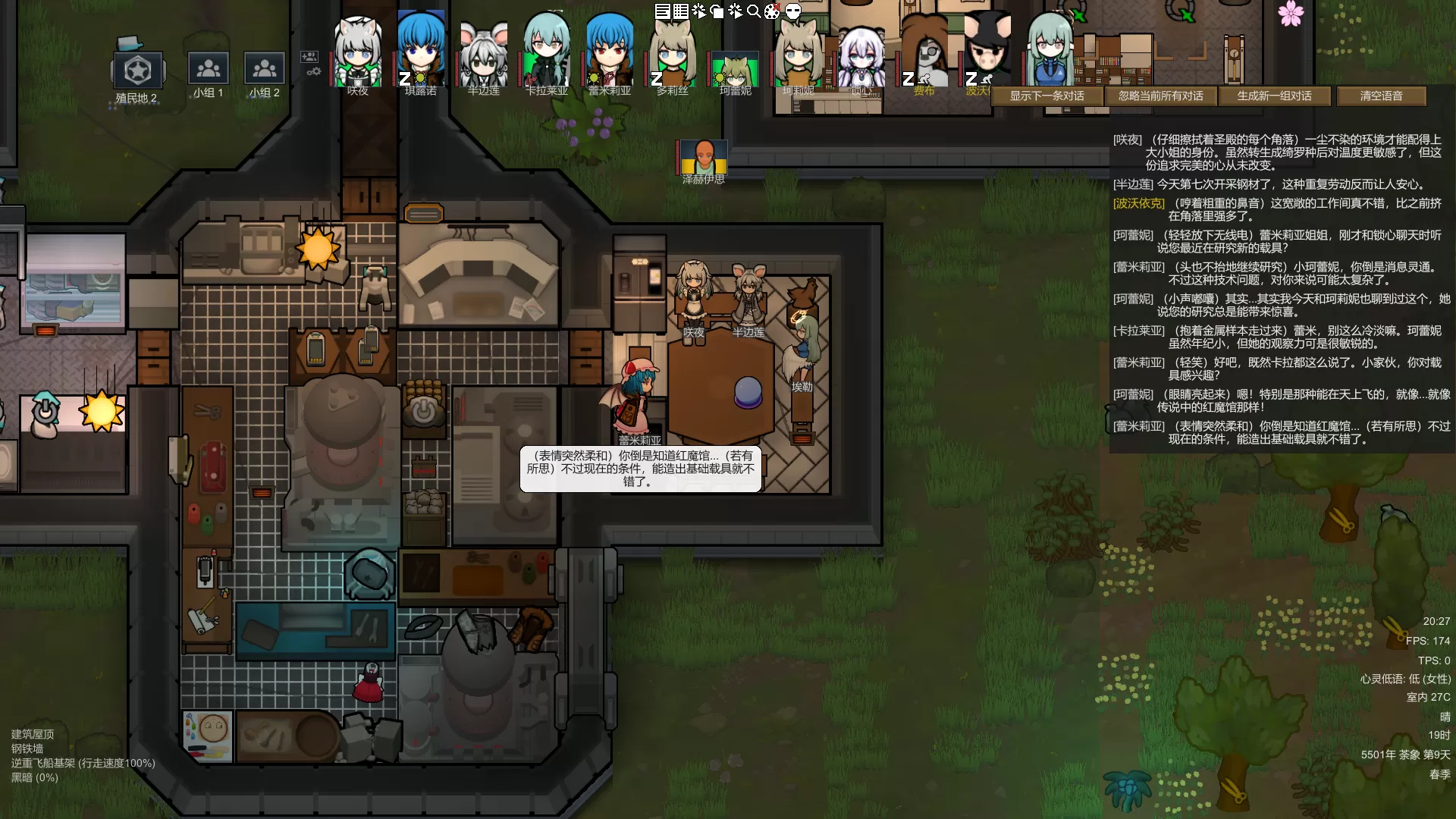Screen dimensions: 1456x819
Task: Switch to the 小组 2 group
Action: [x=264, y=69]
